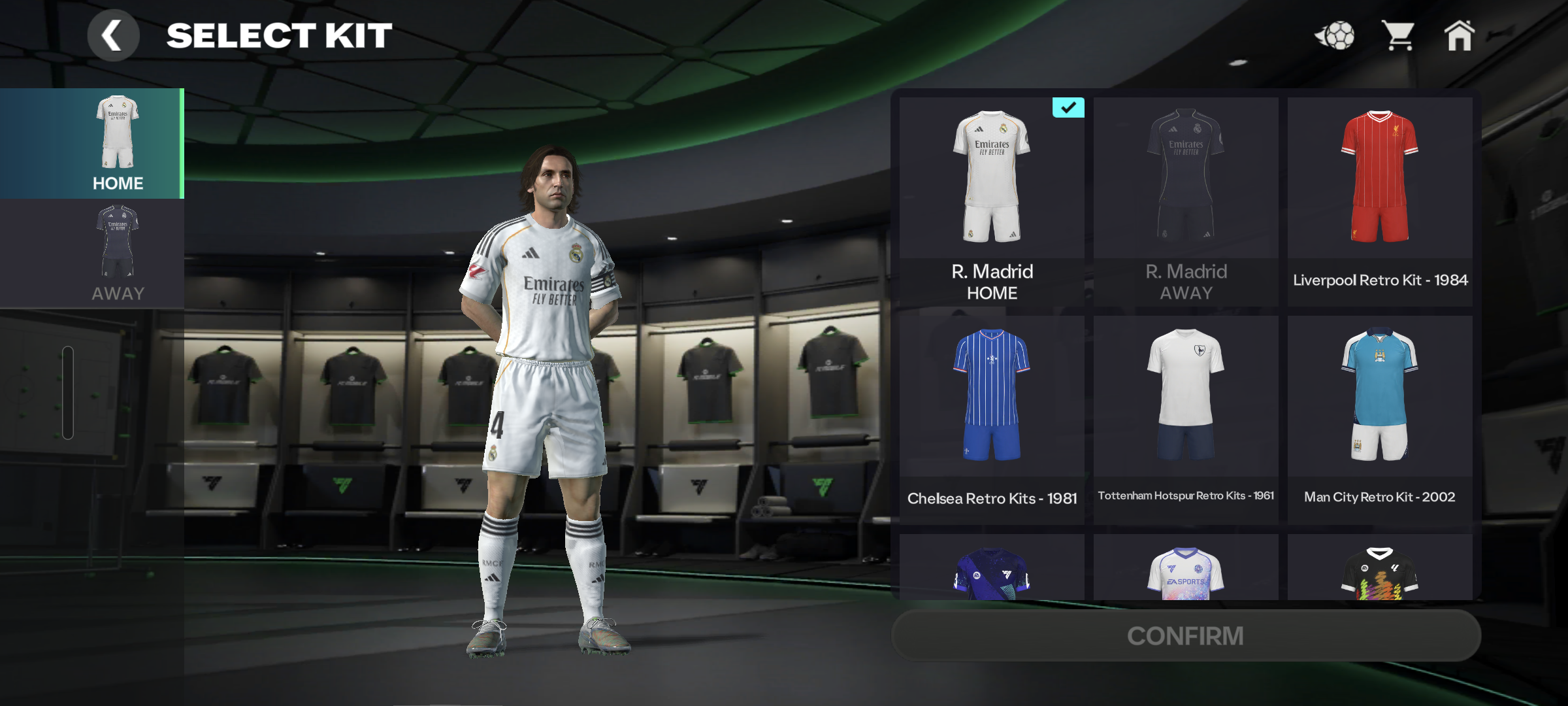Select the Chelsea Retro Kits 1981

991,419
